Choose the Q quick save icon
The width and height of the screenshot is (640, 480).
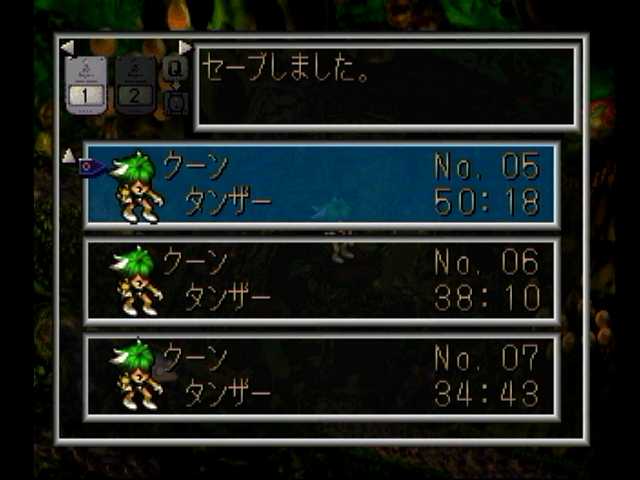tap(174, 69)
